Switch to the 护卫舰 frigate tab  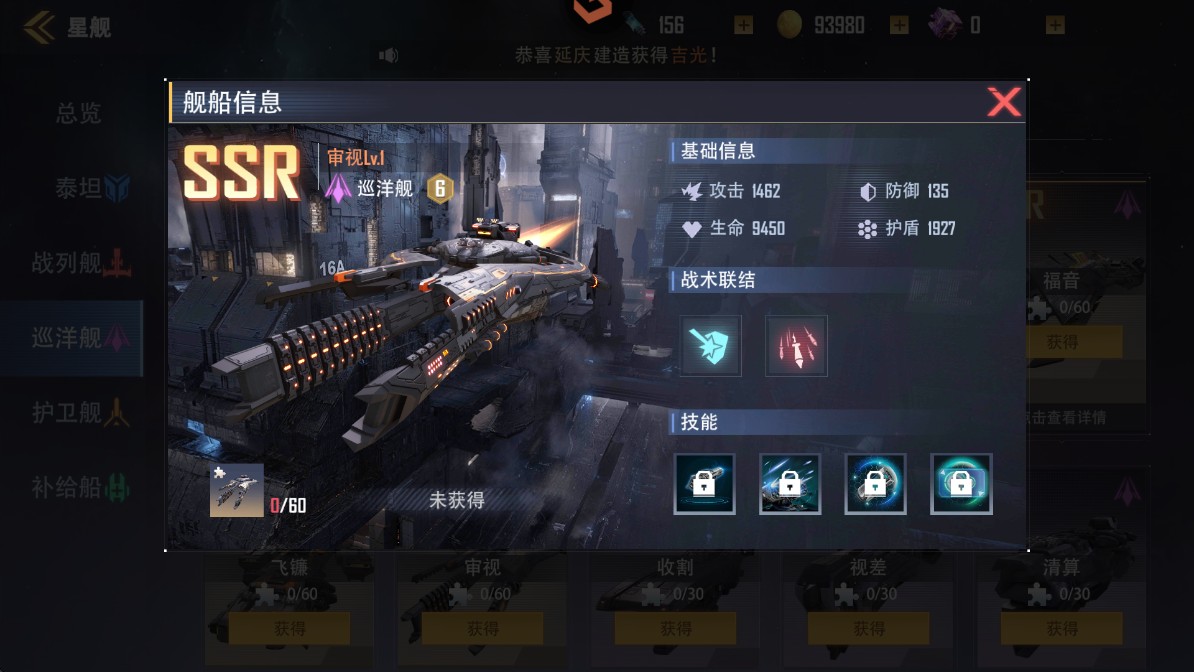(78, 412)
